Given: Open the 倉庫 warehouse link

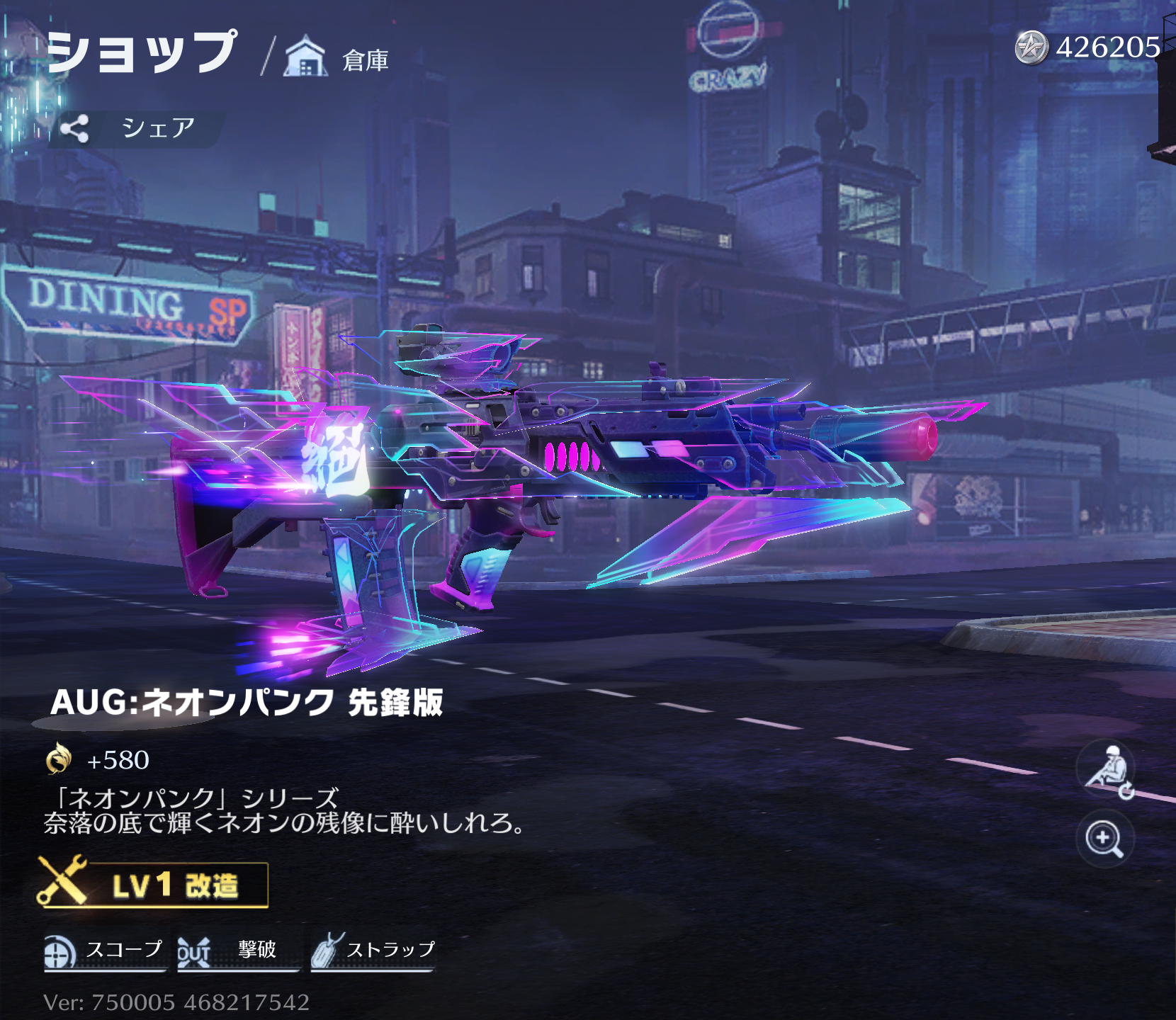Looking at the screenshot, I should coord(337,59).
